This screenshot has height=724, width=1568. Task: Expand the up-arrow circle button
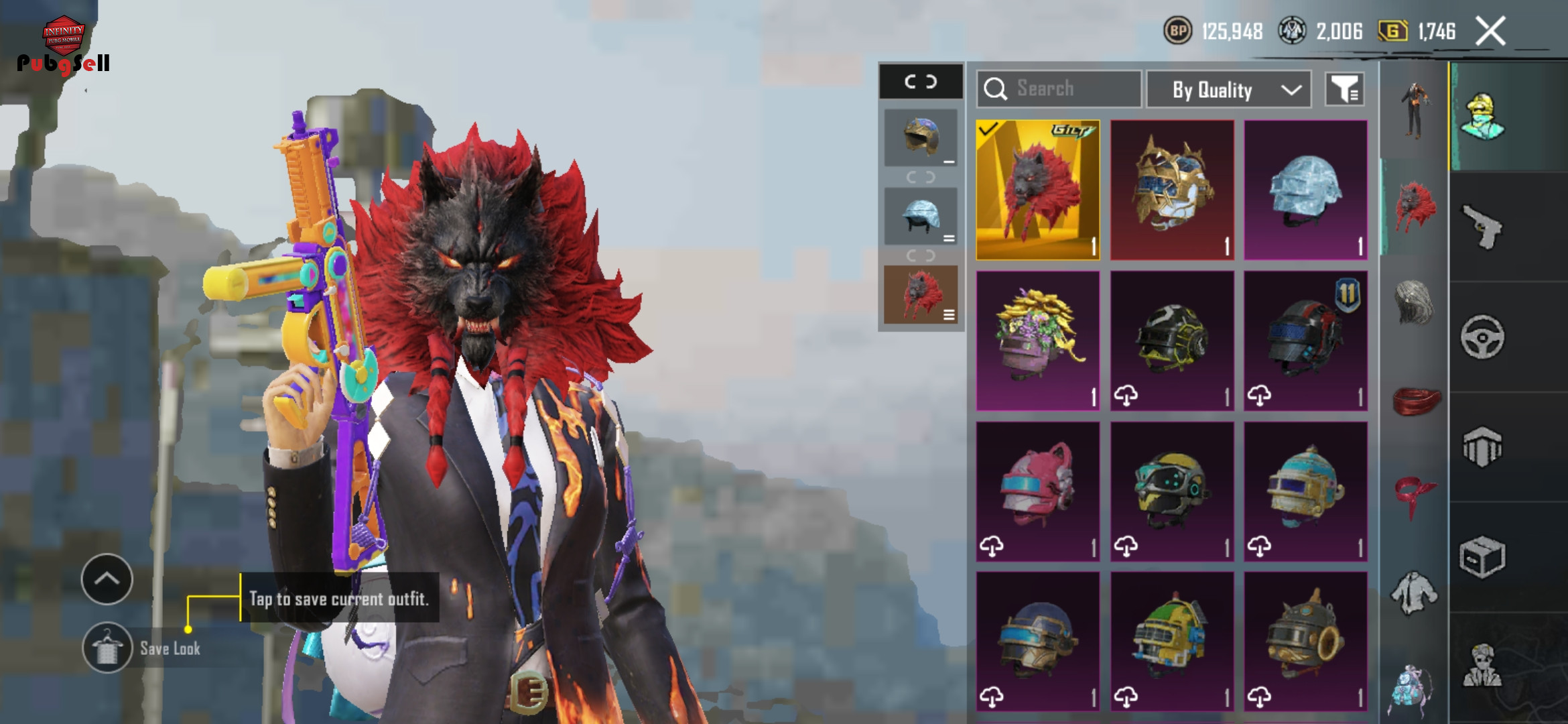(107, 579)
